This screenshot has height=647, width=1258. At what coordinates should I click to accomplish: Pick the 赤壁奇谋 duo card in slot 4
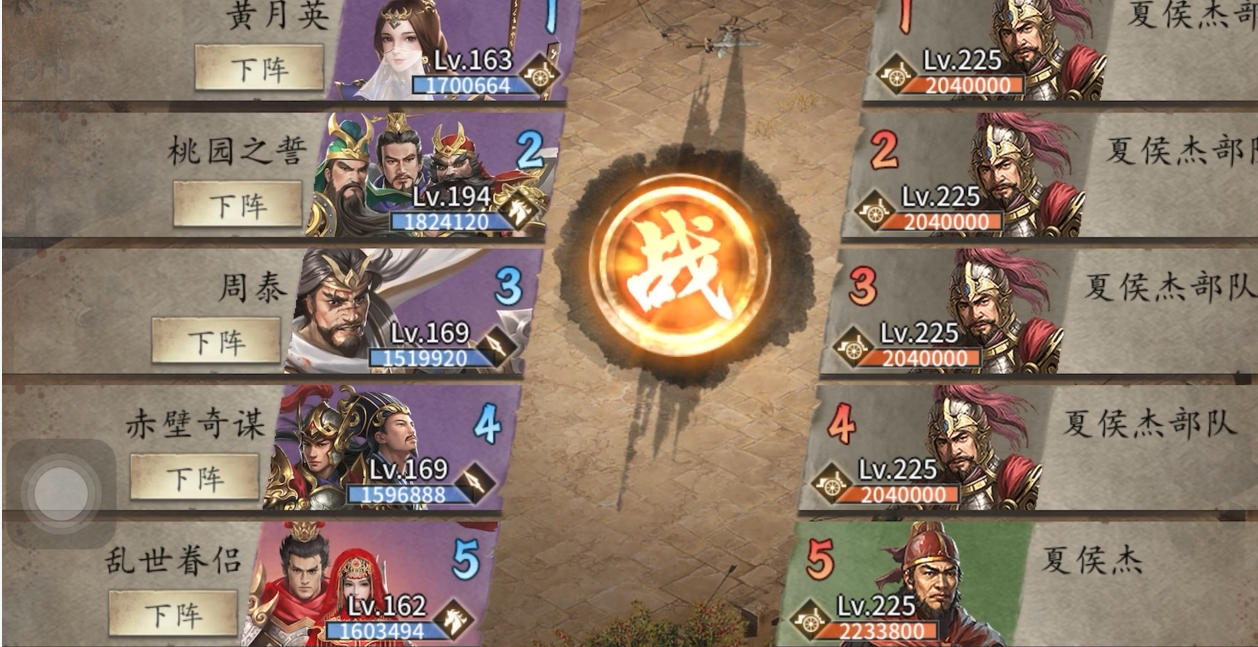tap(380, 447)
